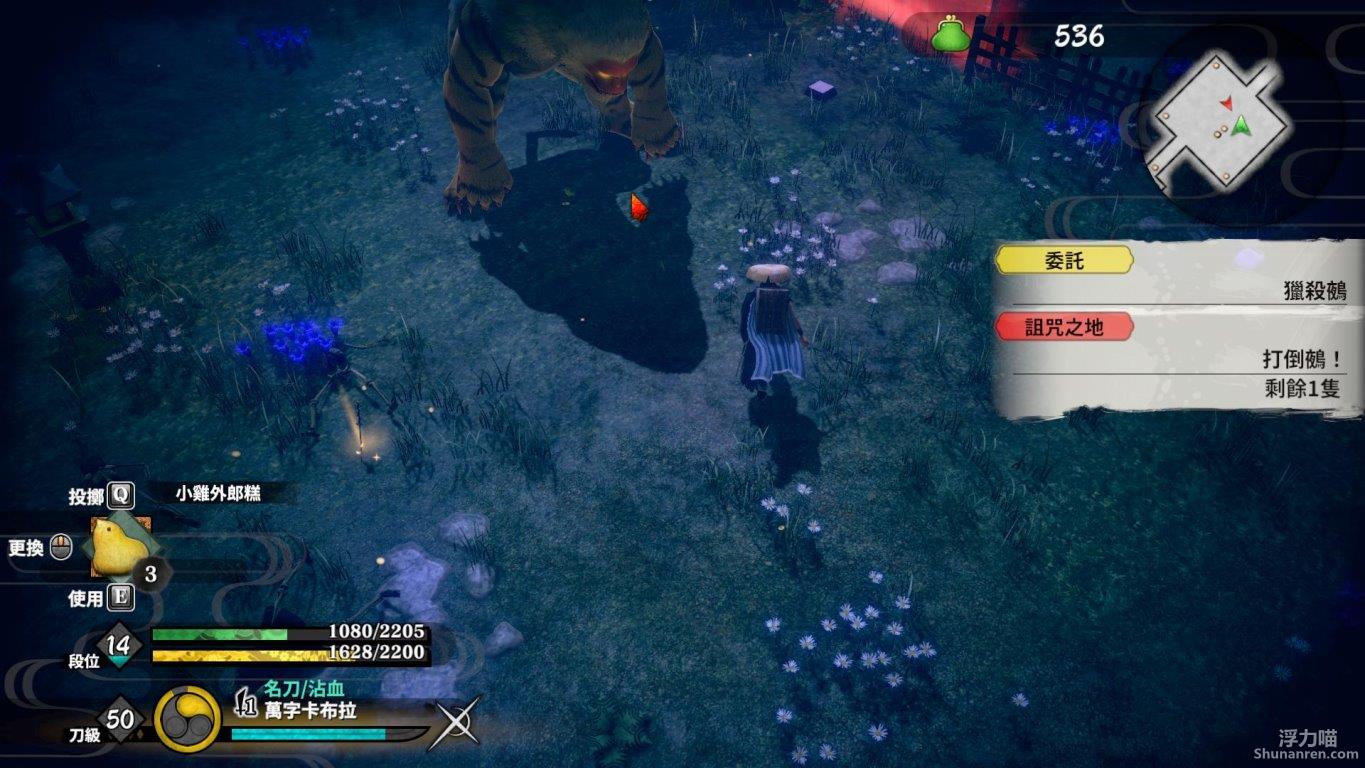This screenshot has width=1365, height=768.
Task: Click the sword level 50 diamond
Action: click(x=121, y=719)
